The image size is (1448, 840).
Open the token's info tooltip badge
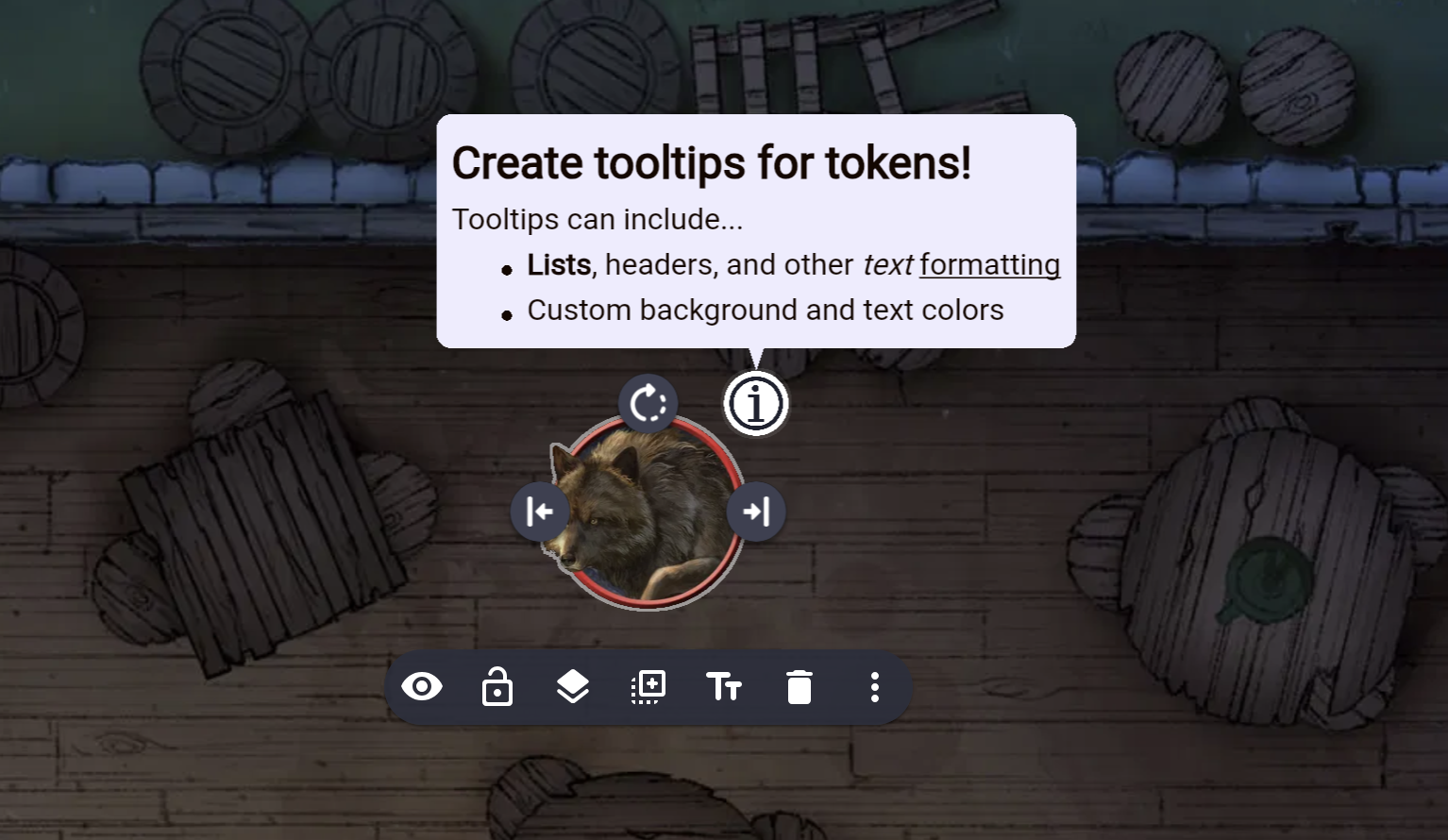pos(755,403)
